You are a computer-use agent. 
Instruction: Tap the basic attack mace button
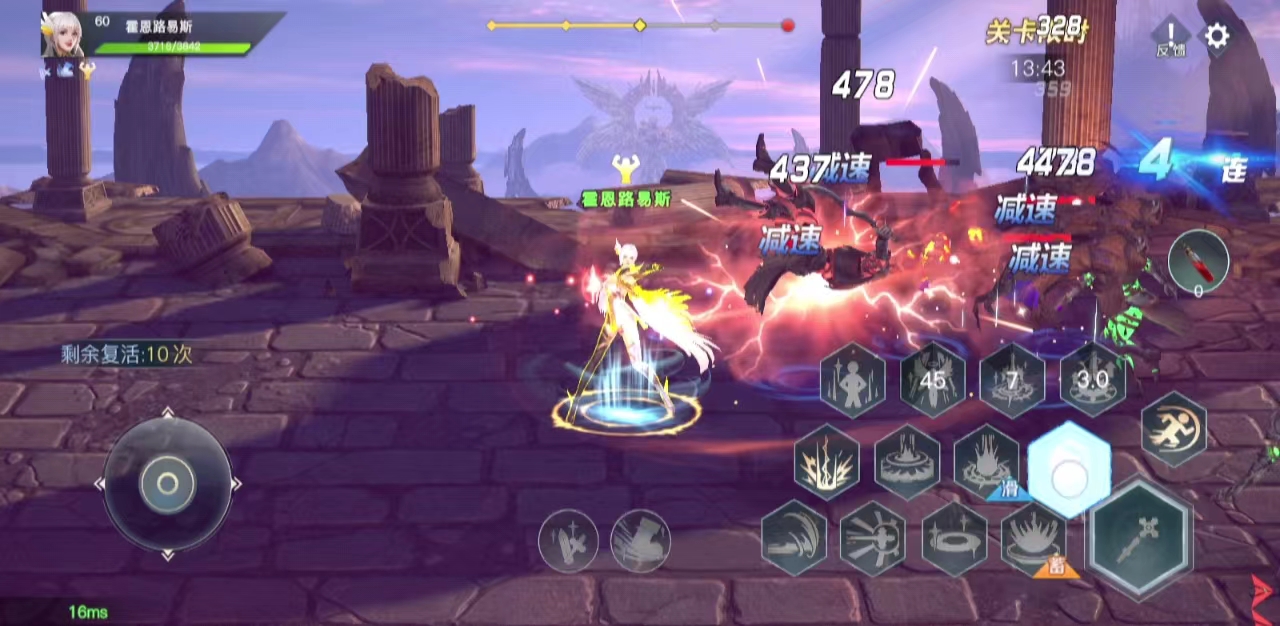coord(1139,539)
